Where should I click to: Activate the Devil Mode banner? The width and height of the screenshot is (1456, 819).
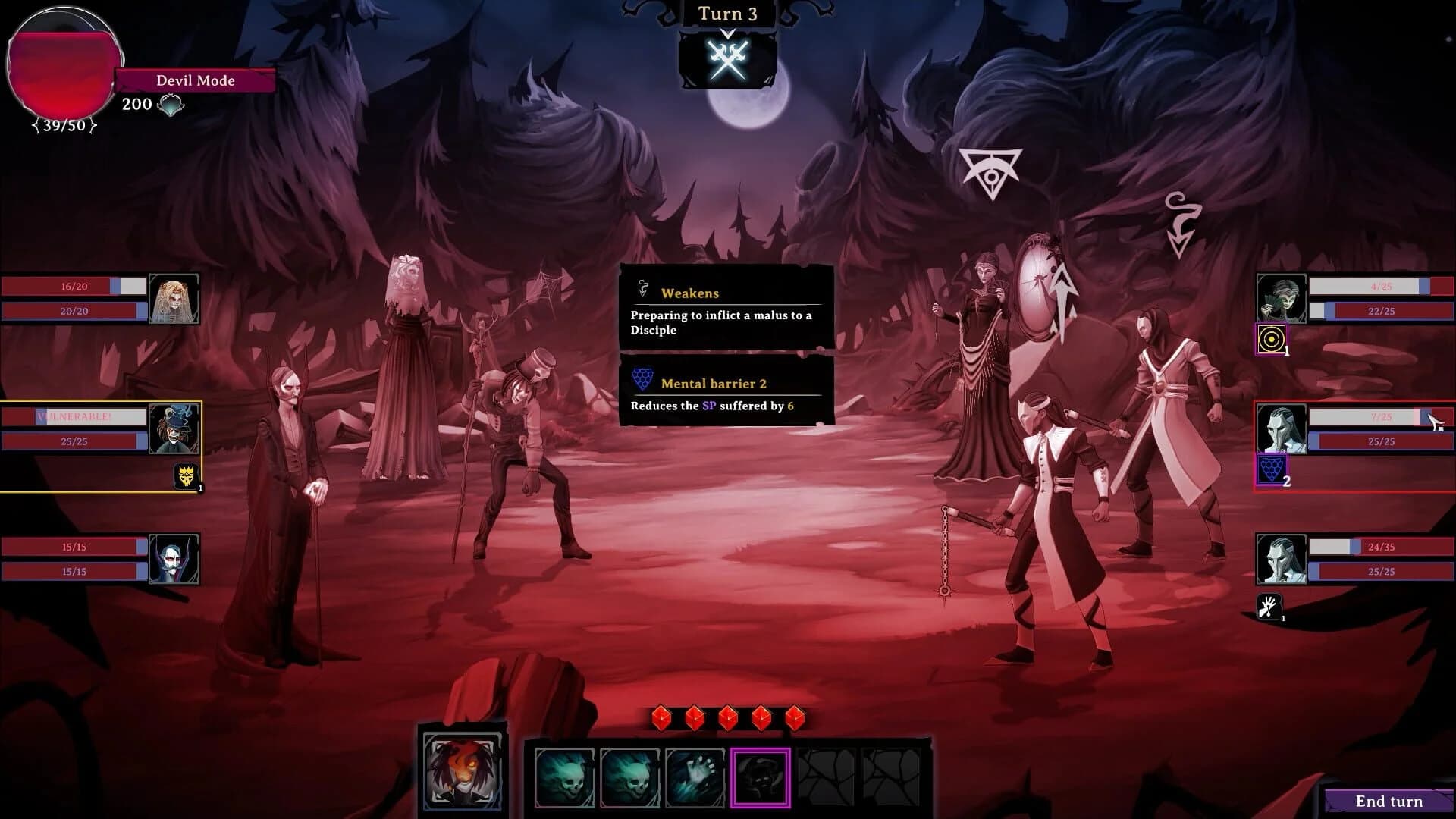point(195,80)
